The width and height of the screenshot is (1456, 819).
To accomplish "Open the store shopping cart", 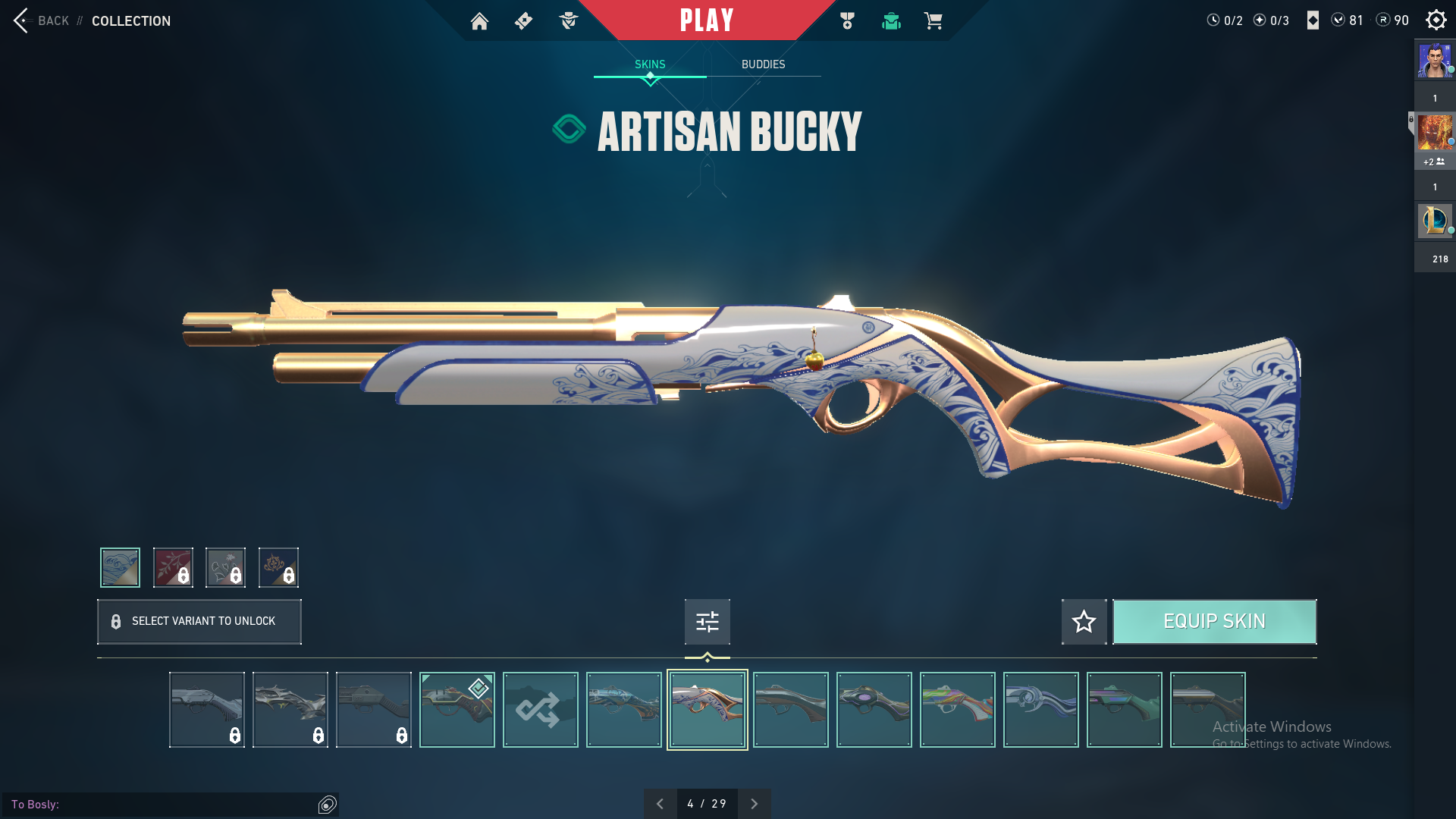I will tap(933, 21).
